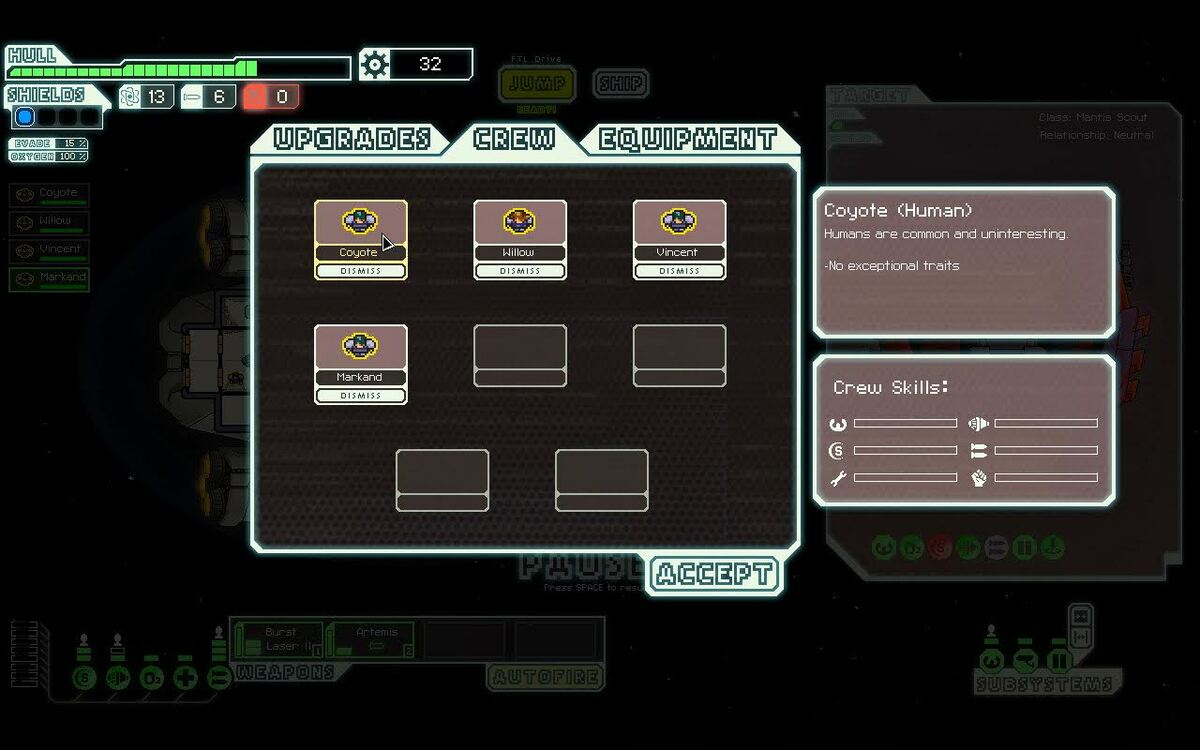1200x750 pixels.
Task: Switch to the Upgrades tab
Action: [352, 139]
